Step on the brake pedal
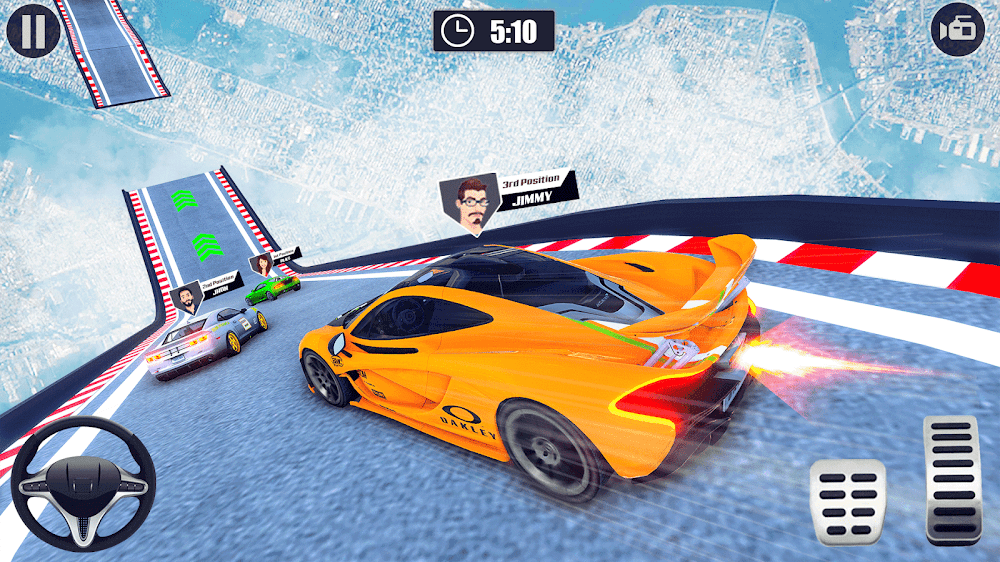Viewport: 1000px width, 562px height. (x=847, y=502)
